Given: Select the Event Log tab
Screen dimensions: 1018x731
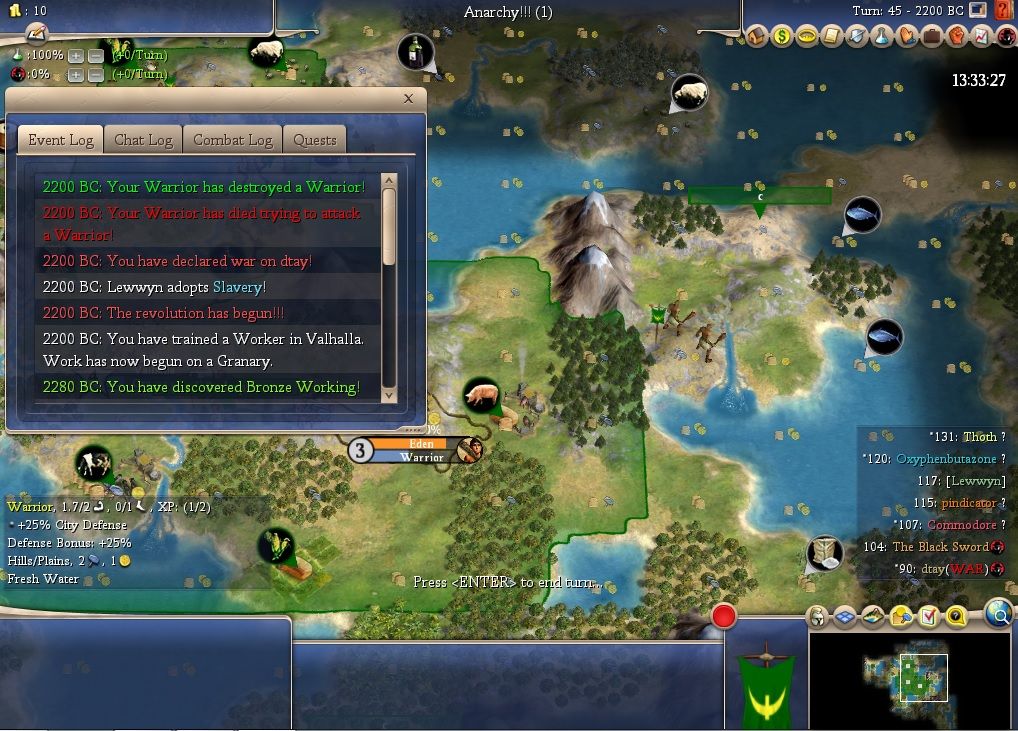Looking at the screenshot, I should click(61, 140).
